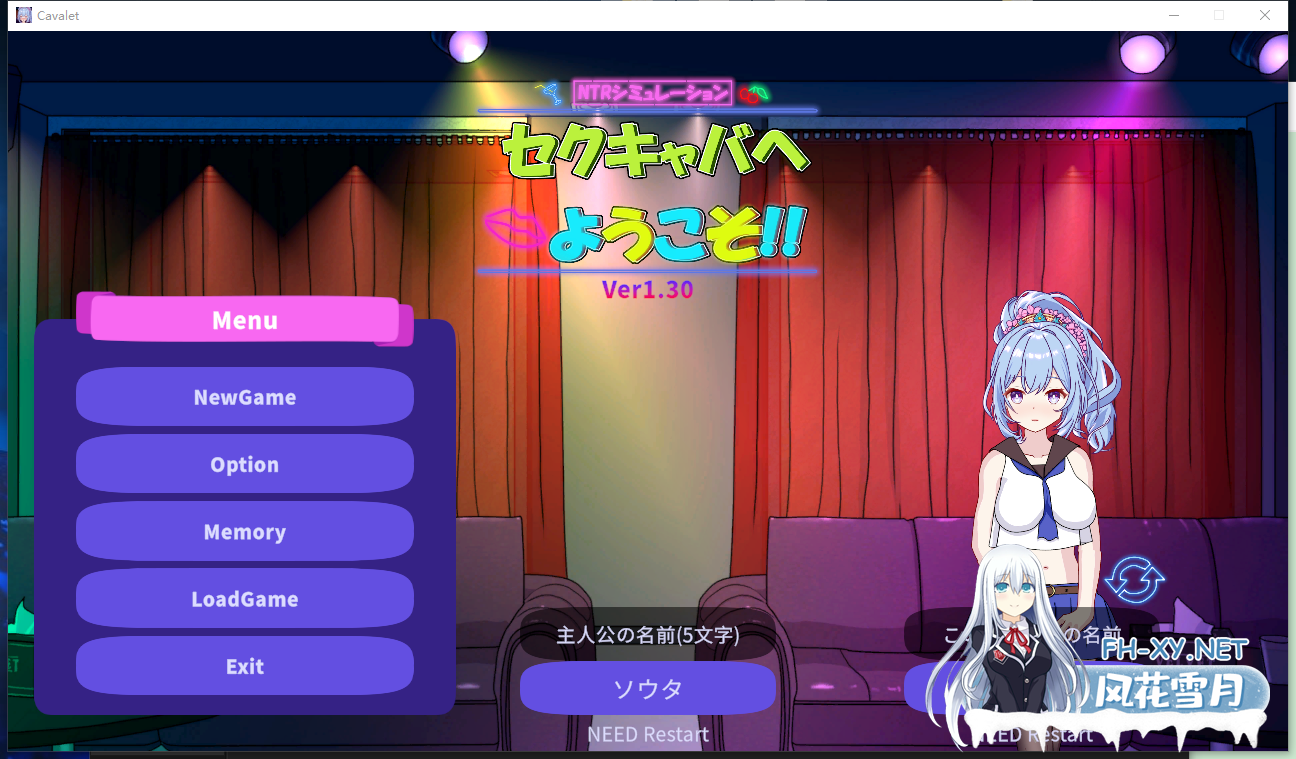The width and height of the screenshot is (1296, 759).
Task: Select Exit to quit the game
Action: click(x=244, y=666)
